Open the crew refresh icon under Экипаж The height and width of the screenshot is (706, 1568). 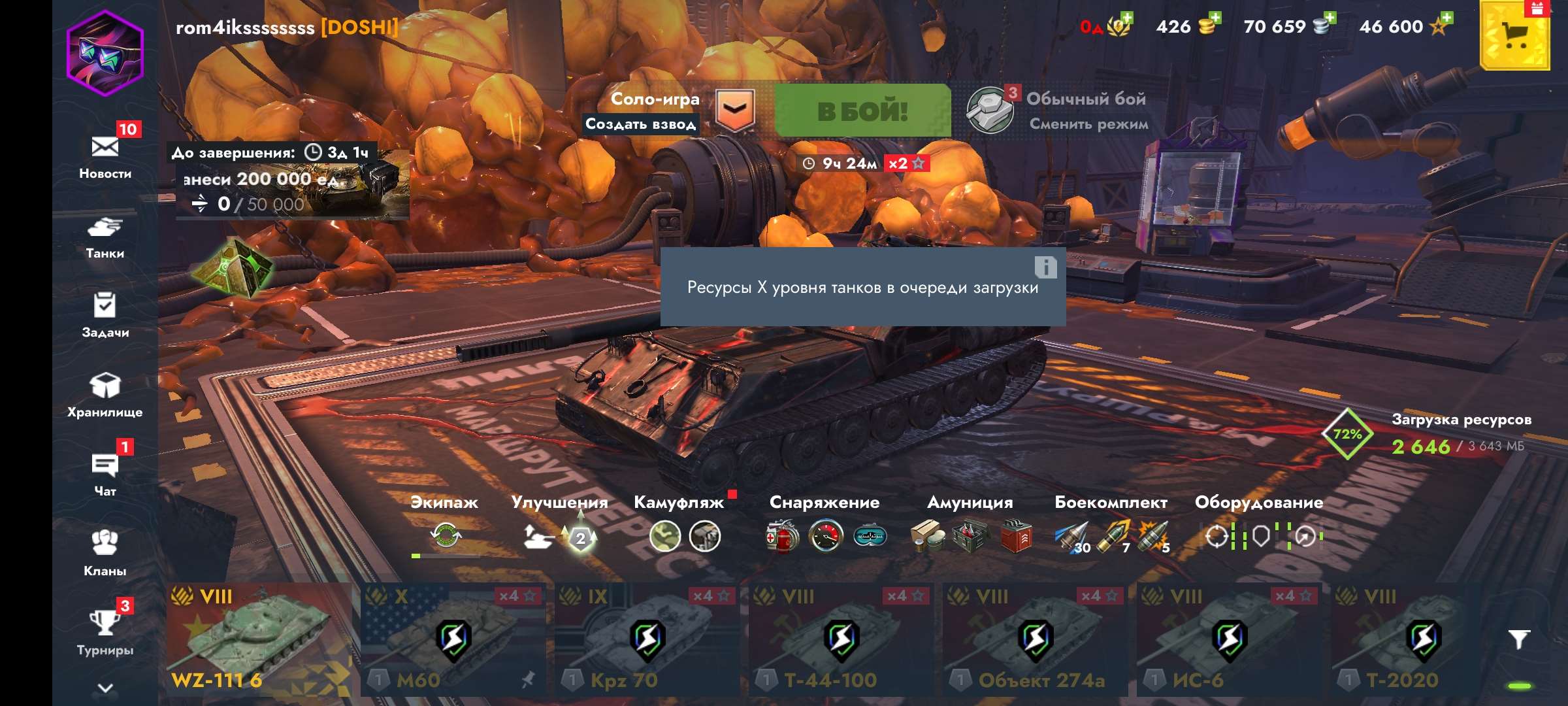pyautogui.click(x=445, y=536)
